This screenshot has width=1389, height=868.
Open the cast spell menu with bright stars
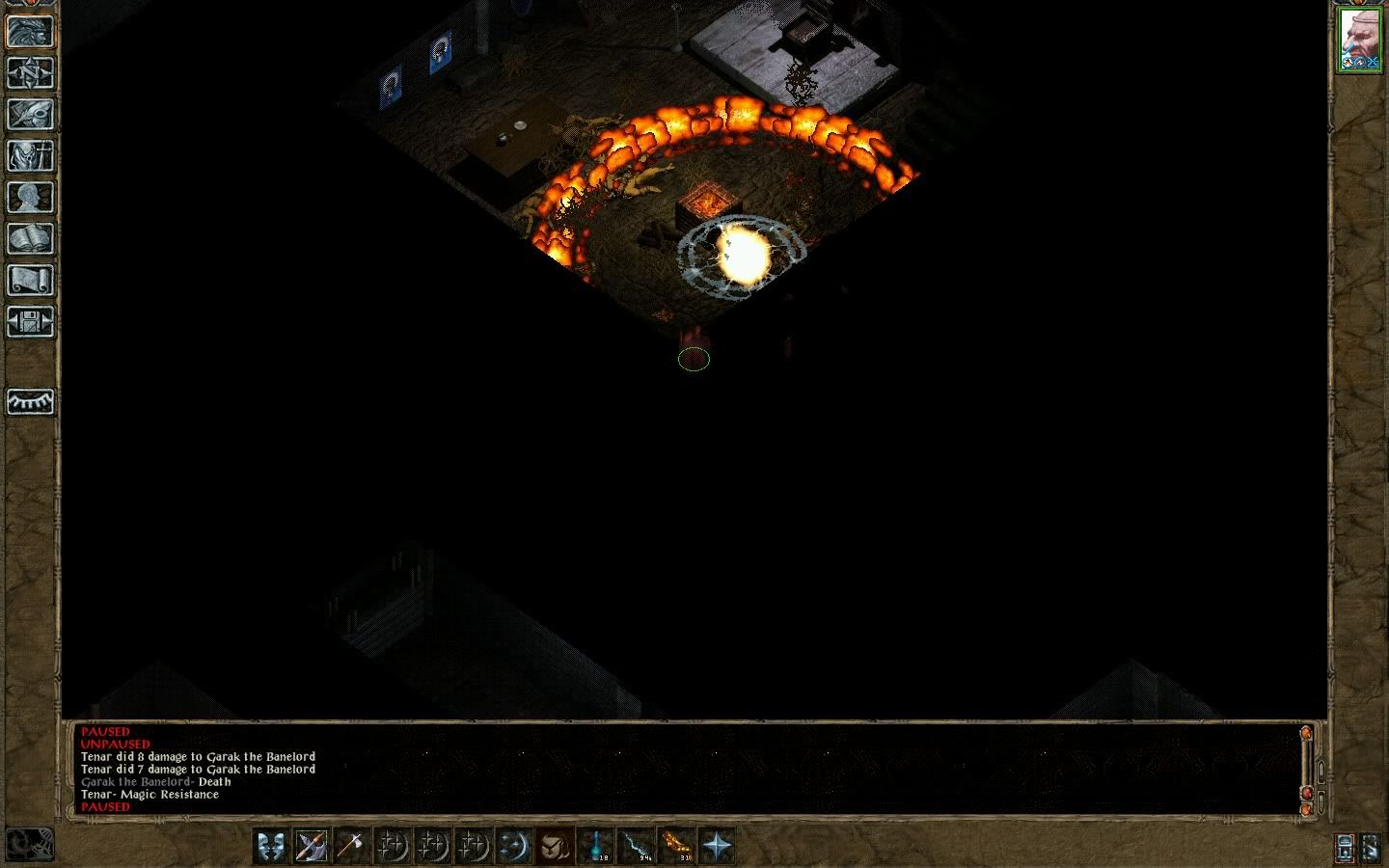point(512,846)
